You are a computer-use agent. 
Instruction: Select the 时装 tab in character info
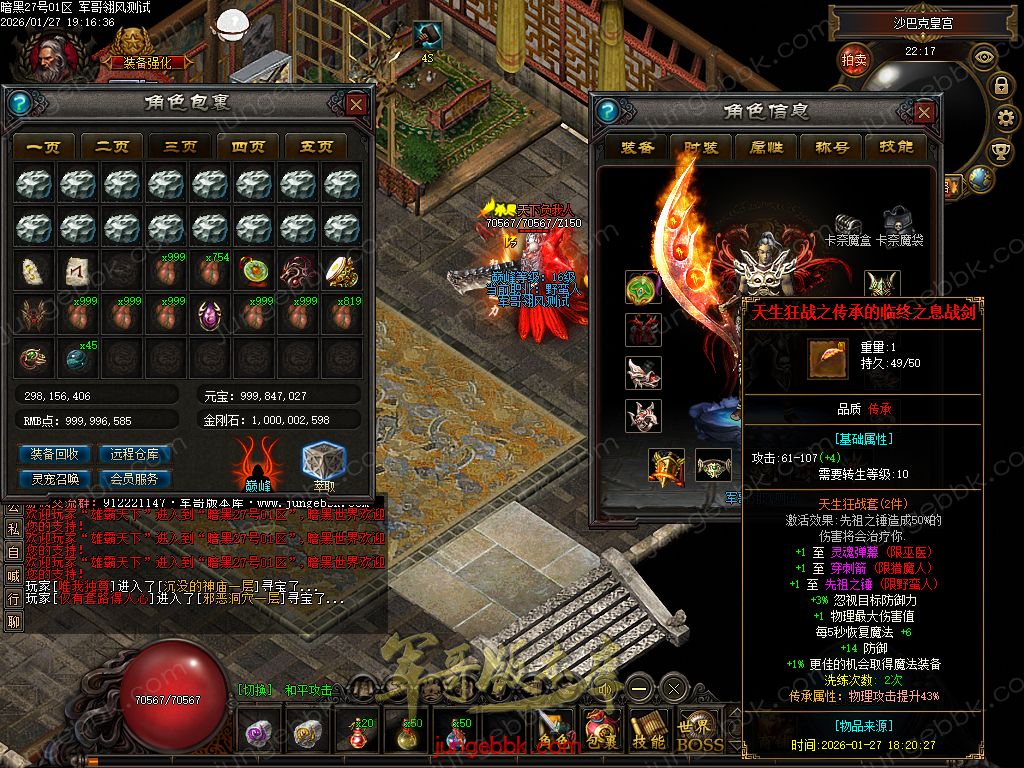701,147
